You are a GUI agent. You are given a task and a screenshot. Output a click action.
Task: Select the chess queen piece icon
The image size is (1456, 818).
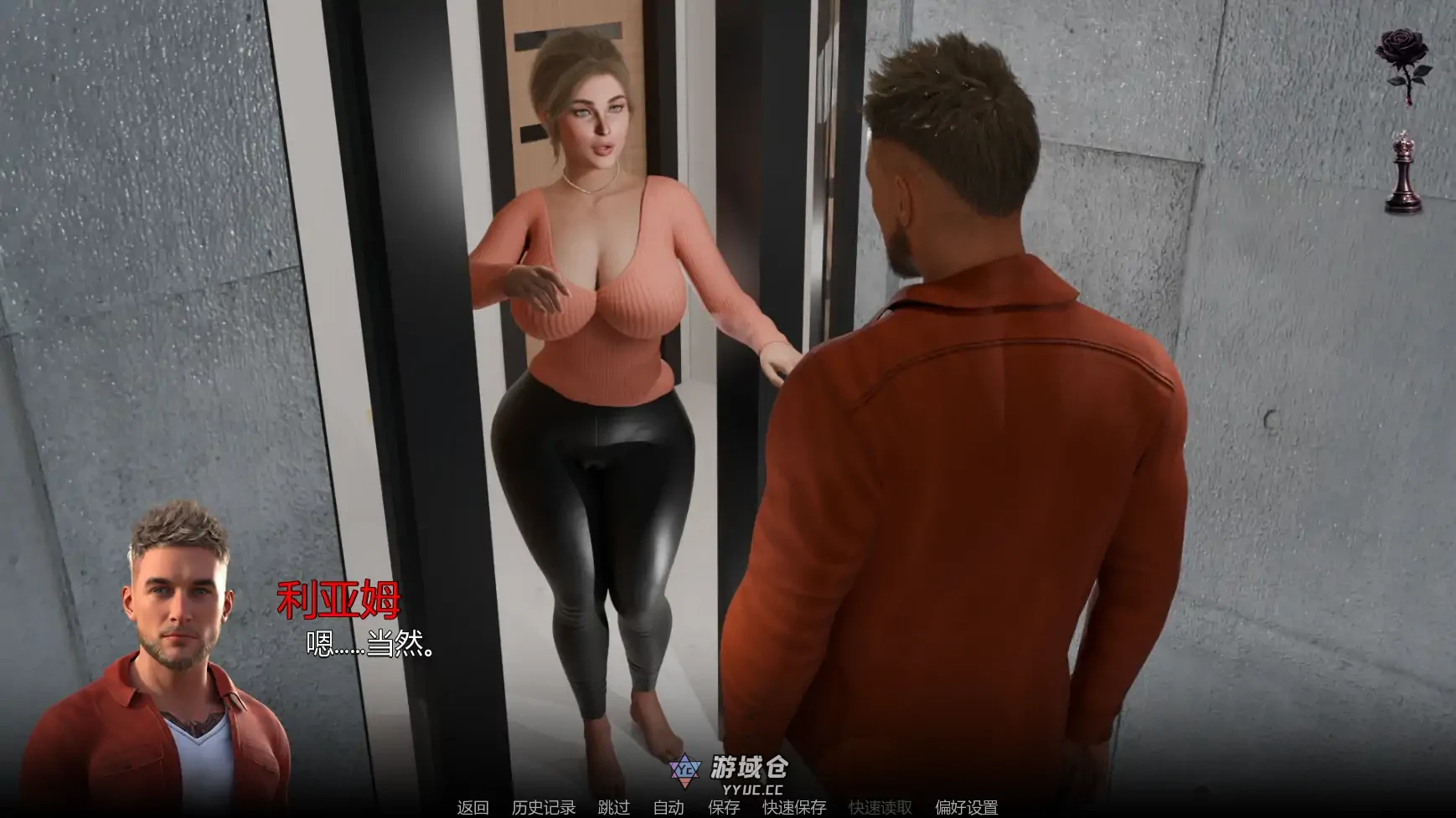pos(1405,167)
